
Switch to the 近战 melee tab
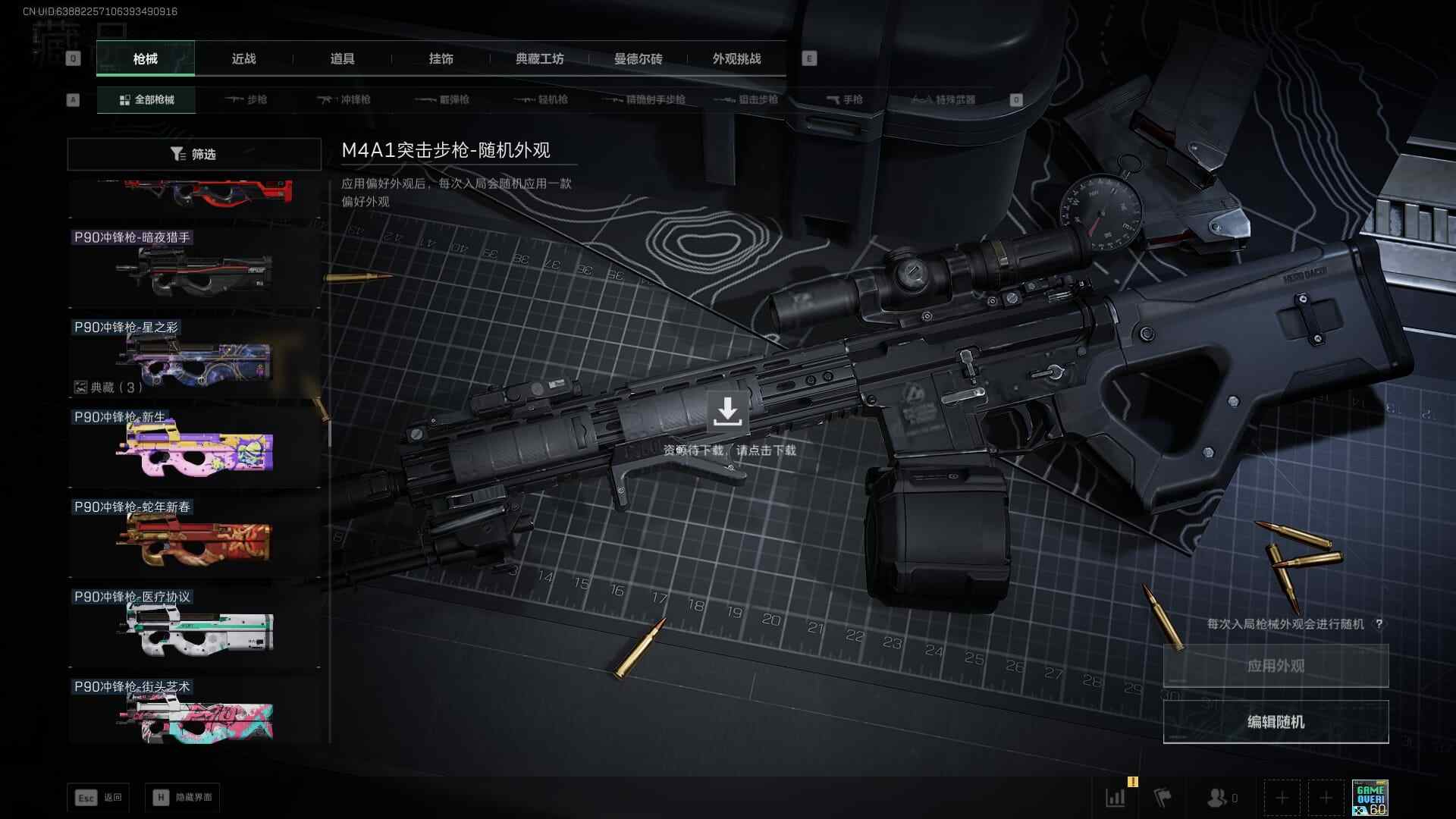point(243,59)
